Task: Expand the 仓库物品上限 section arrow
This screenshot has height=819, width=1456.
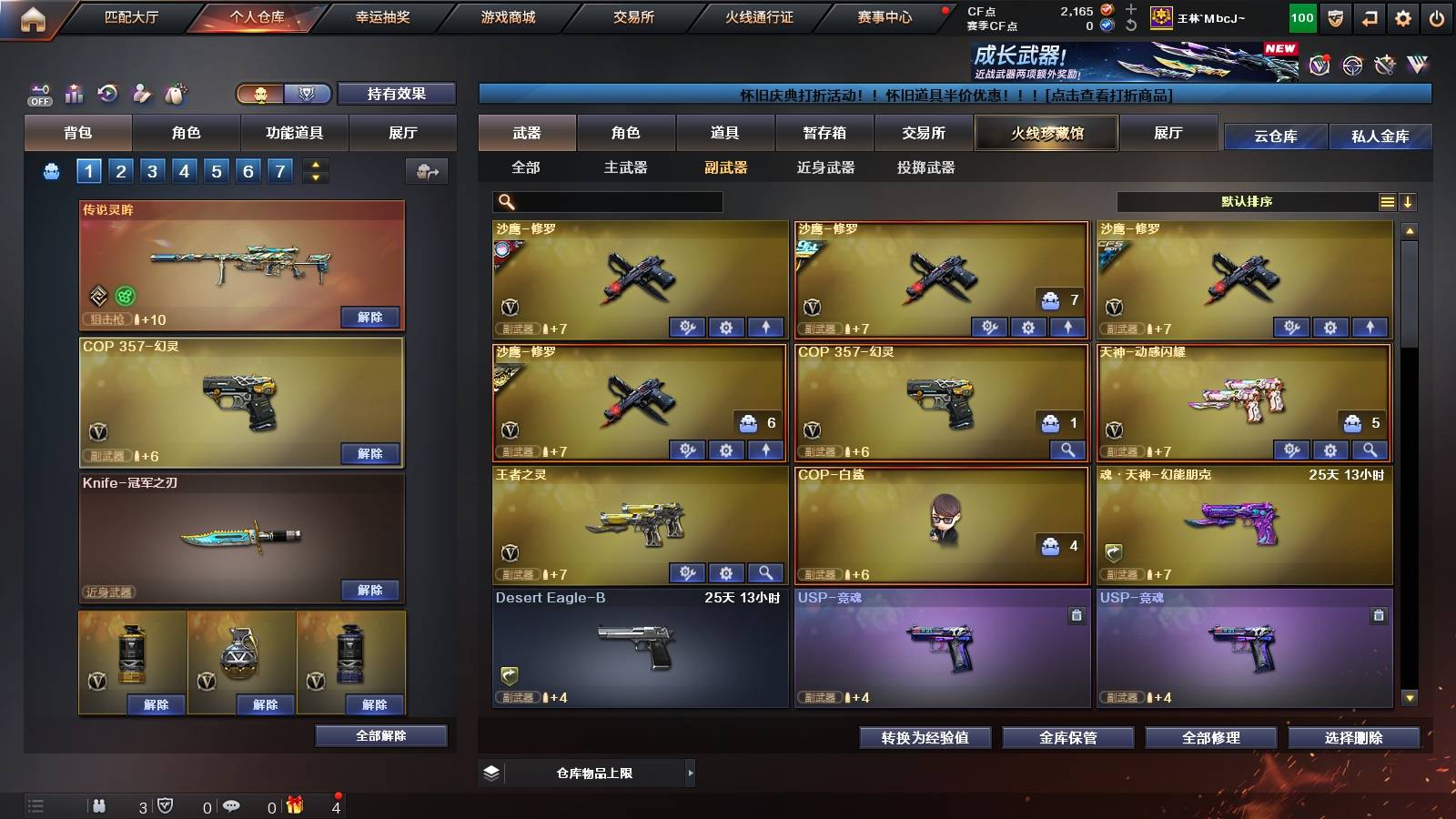Action: 692,773
